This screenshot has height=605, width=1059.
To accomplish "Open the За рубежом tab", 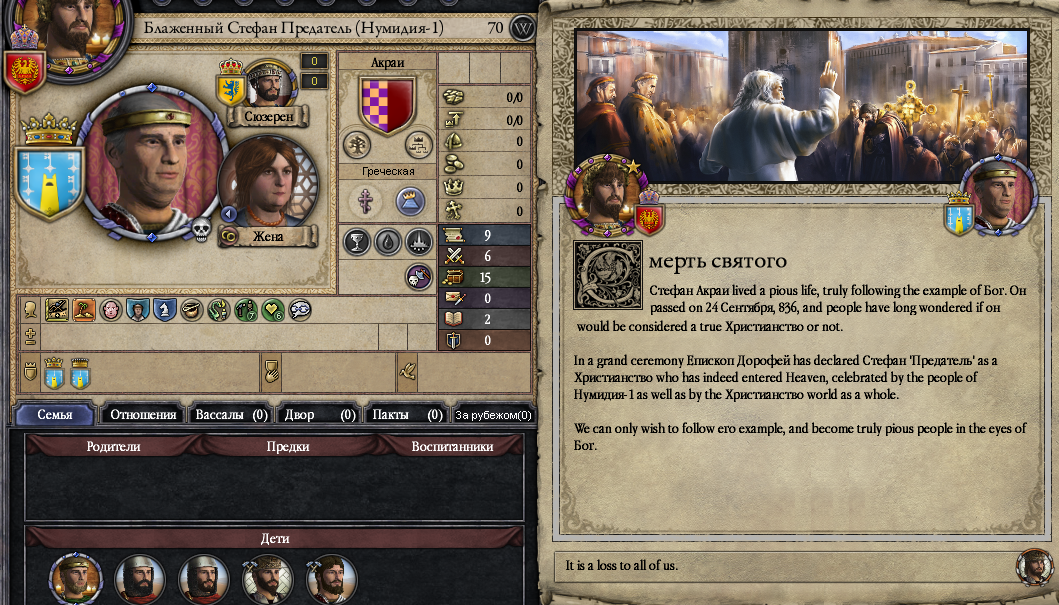I will point(494,414).
